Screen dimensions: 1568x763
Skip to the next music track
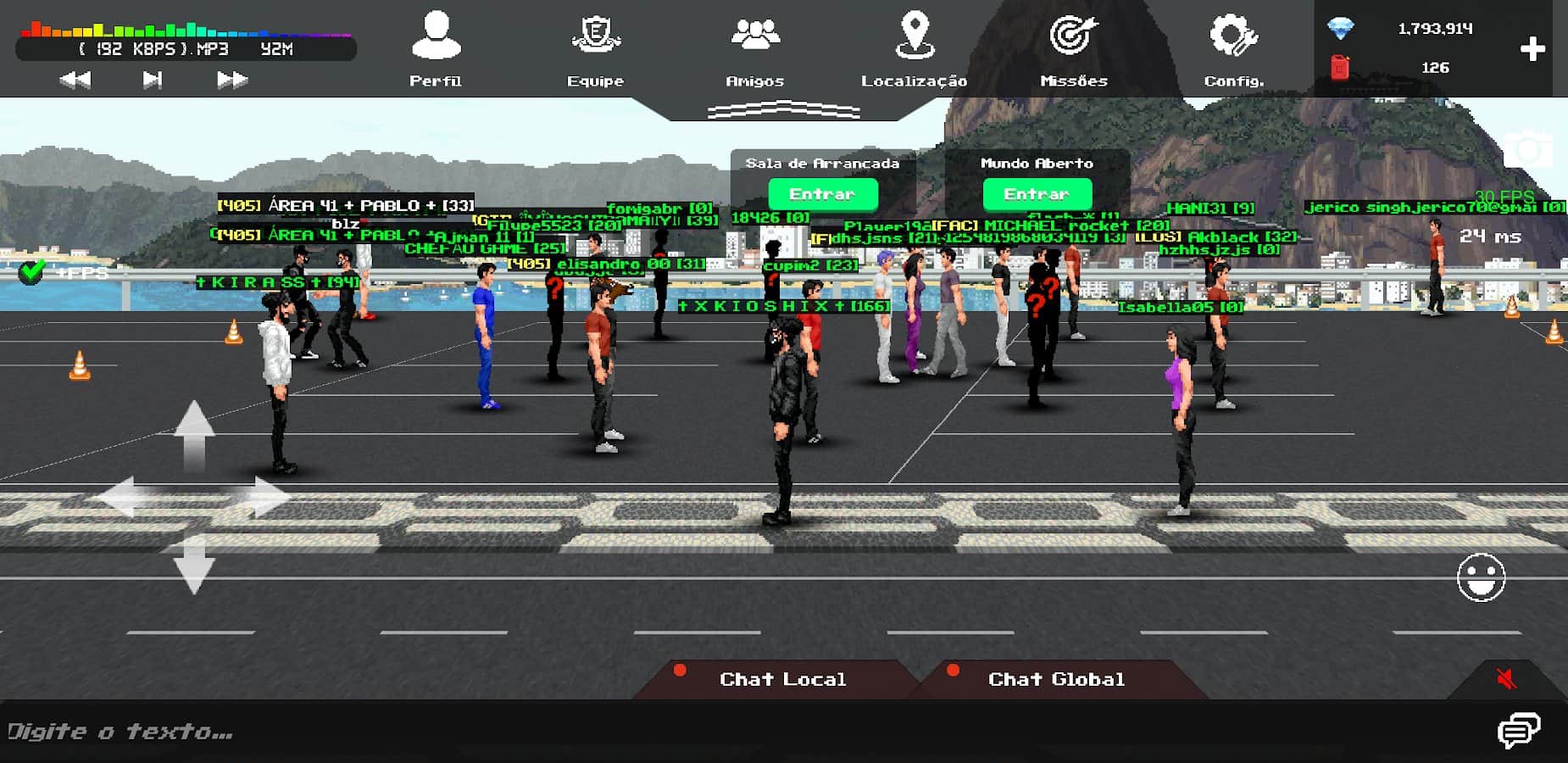click(231, 80)
